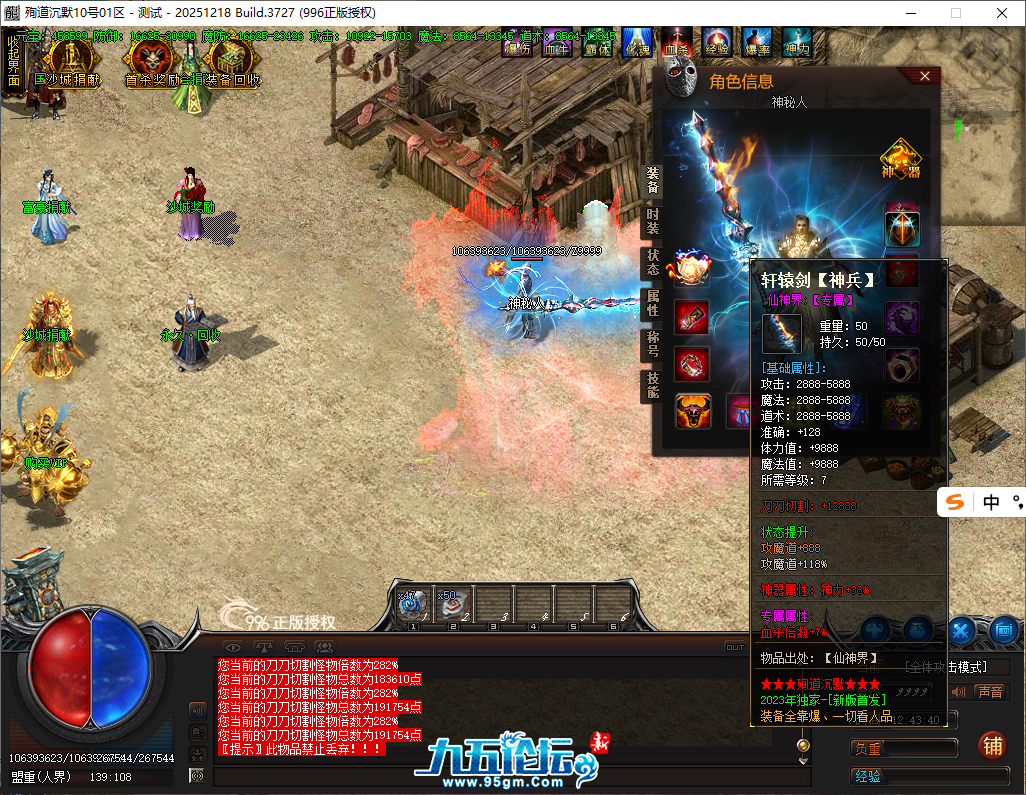
Task: Select the flaming bull head slot
Action: 691,410
